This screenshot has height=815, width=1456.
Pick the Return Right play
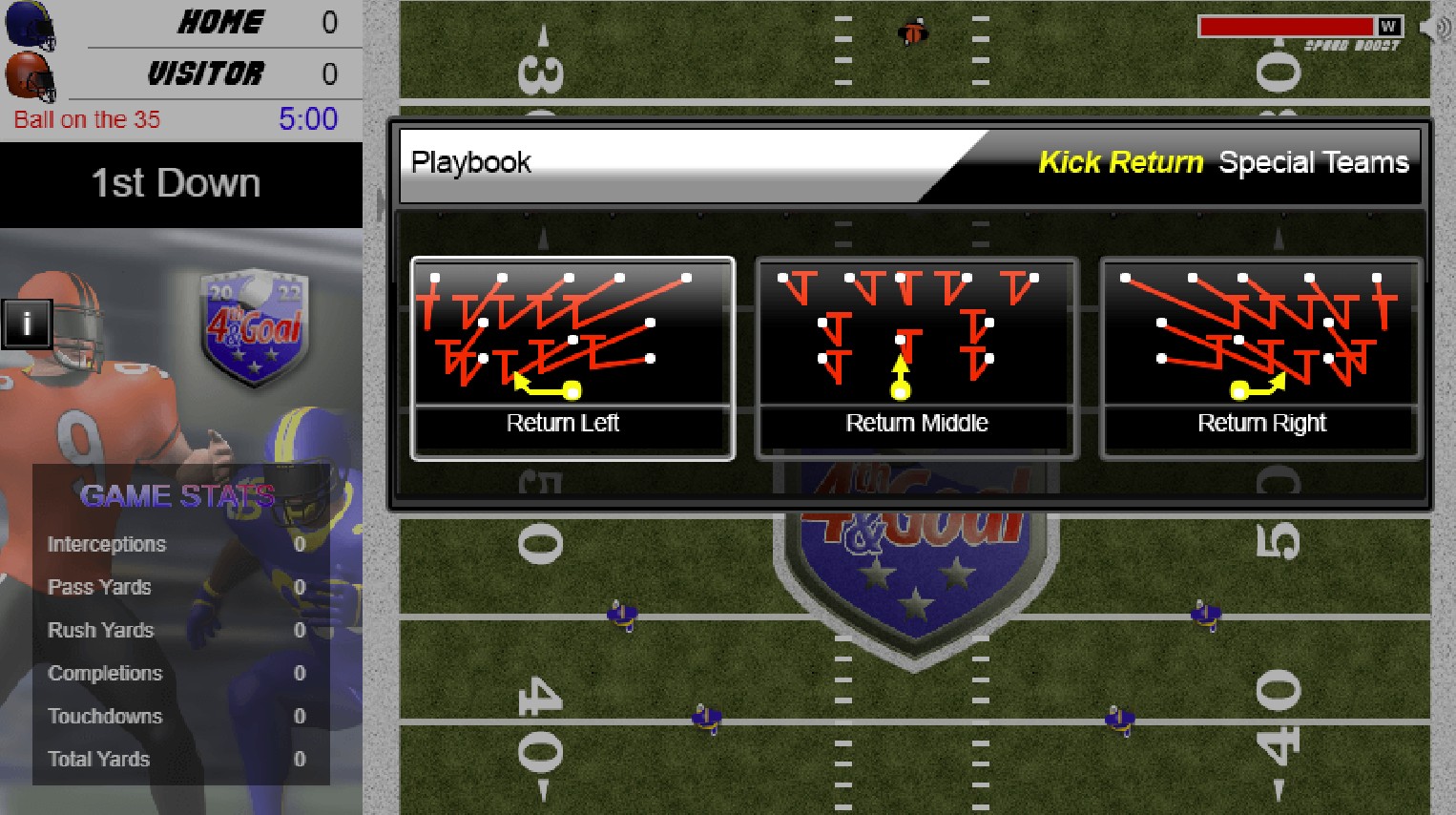(x=1261, y=358)
